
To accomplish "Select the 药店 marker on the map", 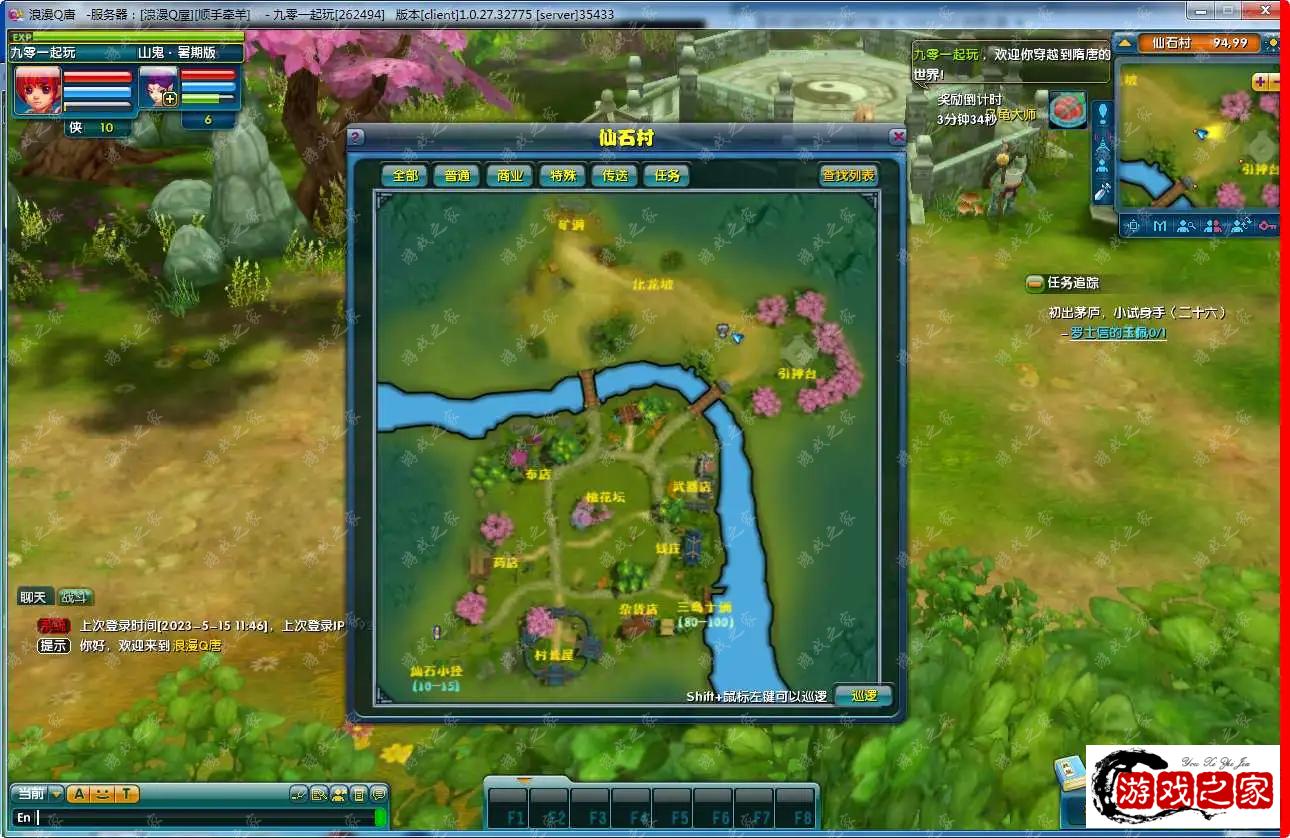I will (506, 563).
